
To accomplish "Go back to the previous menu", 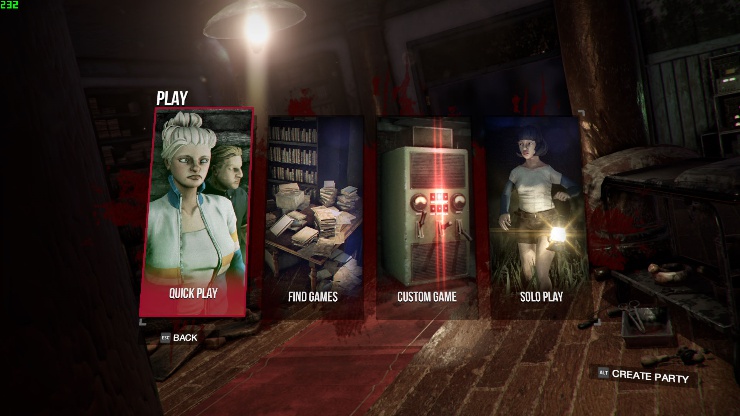I will click(180, 338).
